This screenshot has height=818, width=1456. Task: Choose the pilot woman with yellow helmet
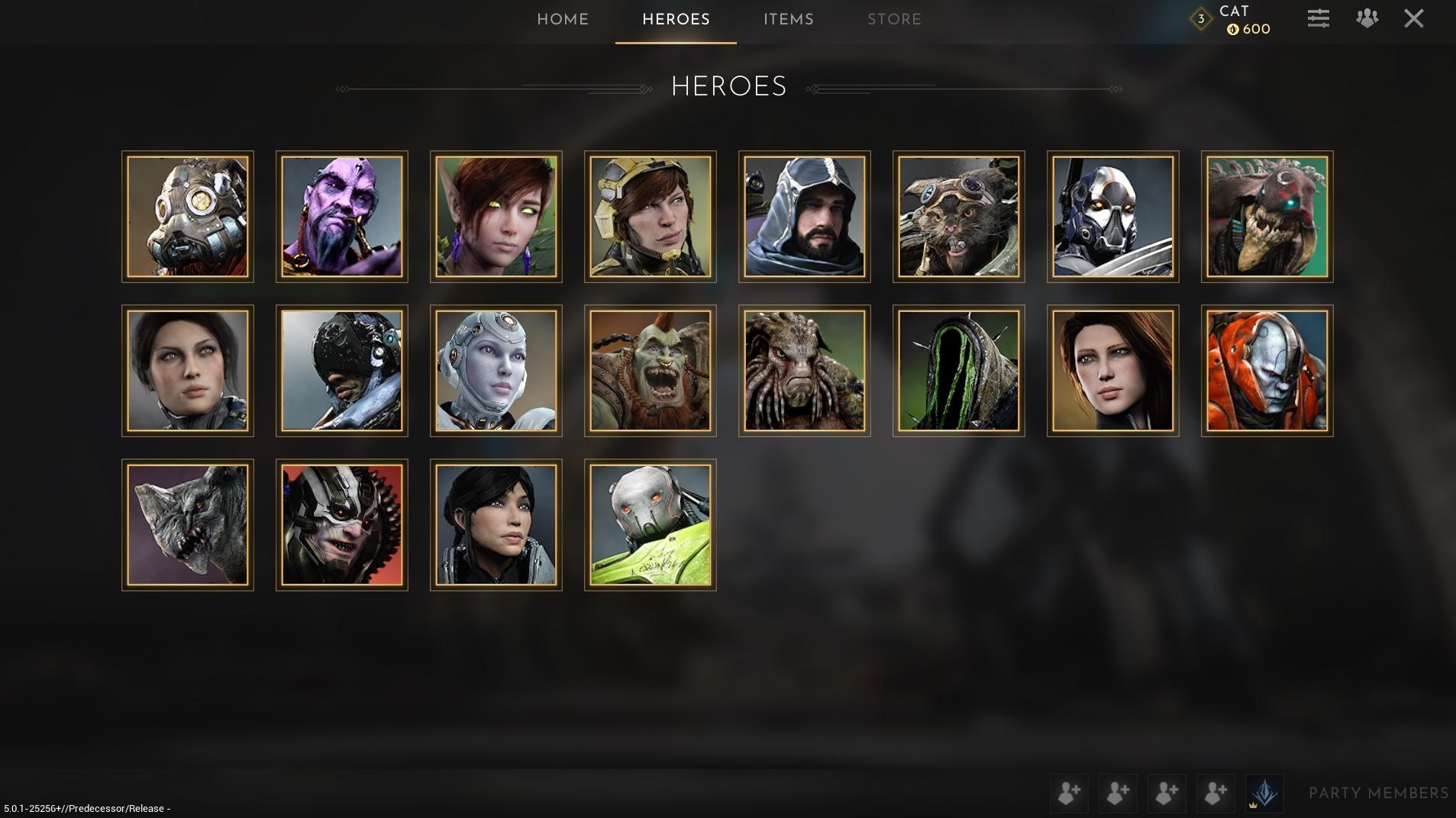tap(651, 217)
